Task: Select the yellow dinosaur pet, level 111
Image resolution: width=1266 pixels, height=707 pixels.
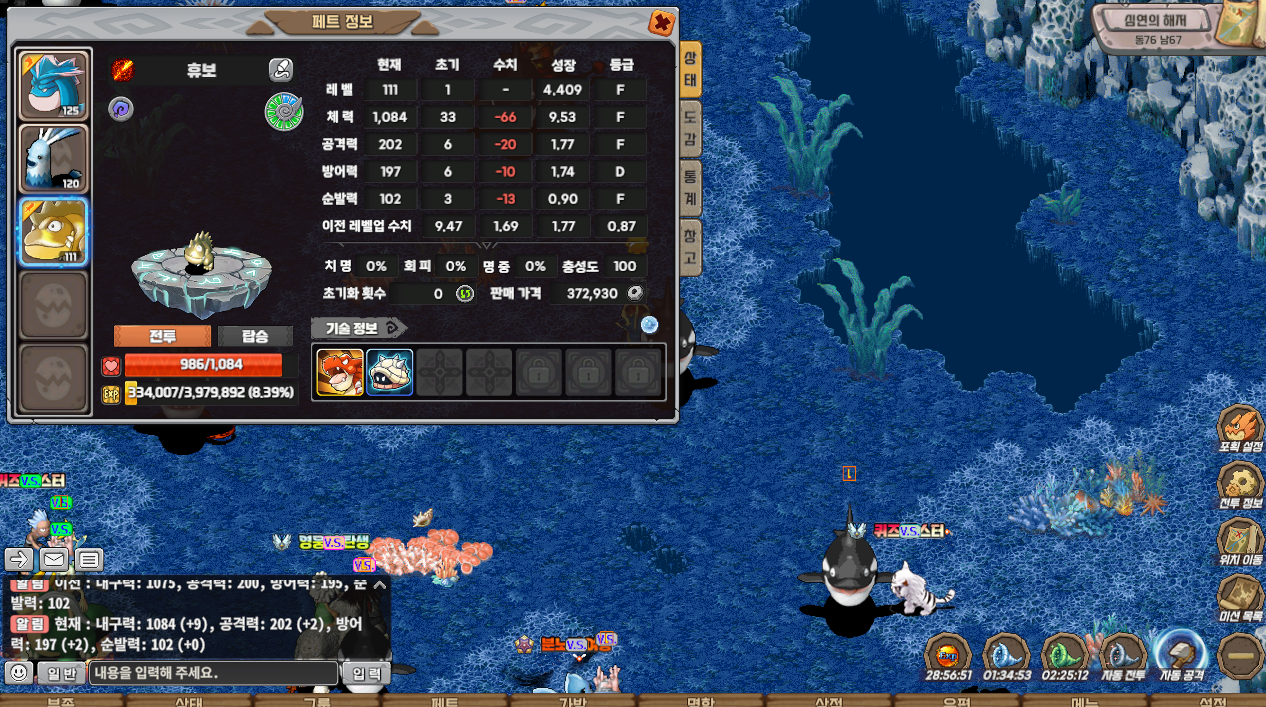Action: 54,232
